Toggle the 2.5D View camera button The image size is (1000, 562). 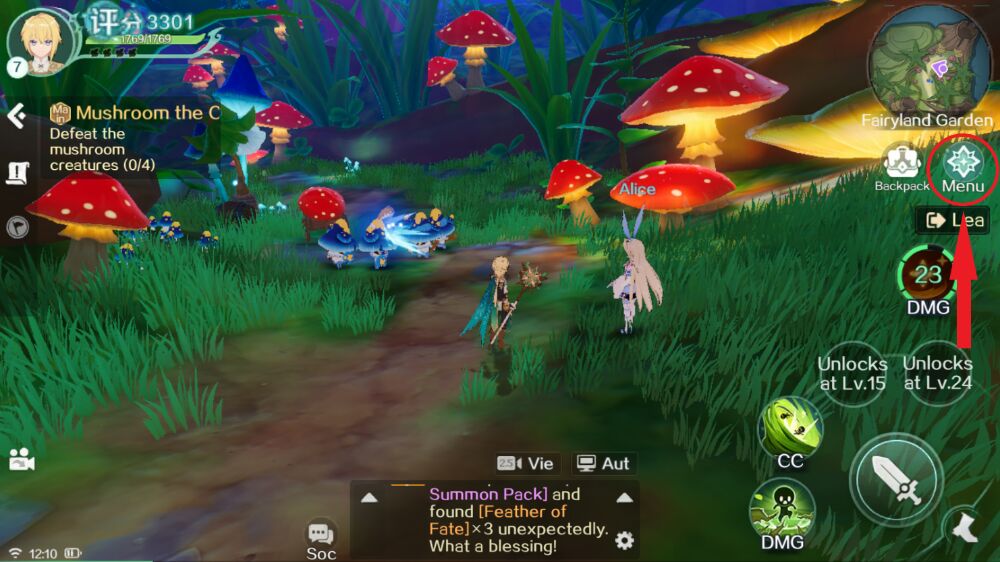[x=525, y=463]
